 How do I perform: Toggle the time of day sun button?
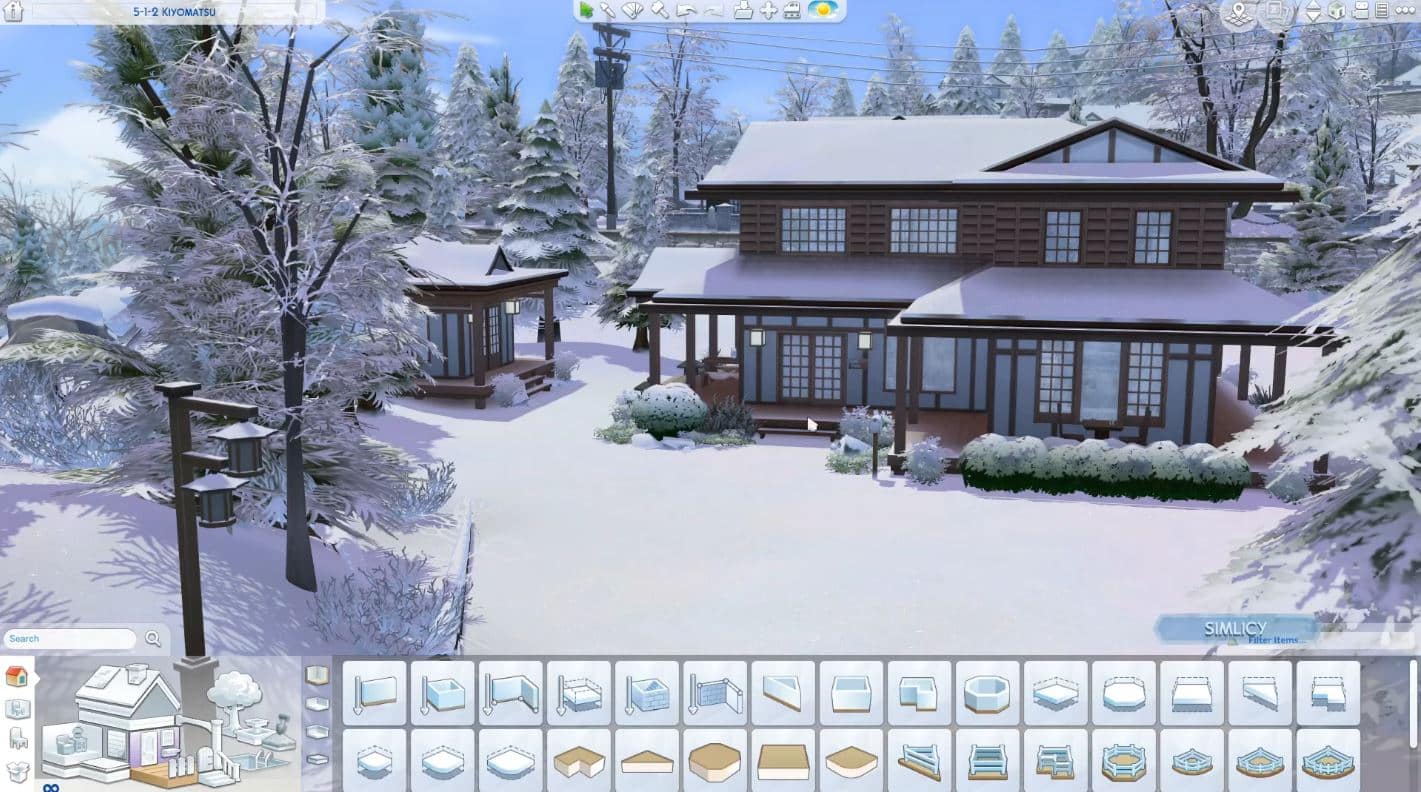pos(824,10)
